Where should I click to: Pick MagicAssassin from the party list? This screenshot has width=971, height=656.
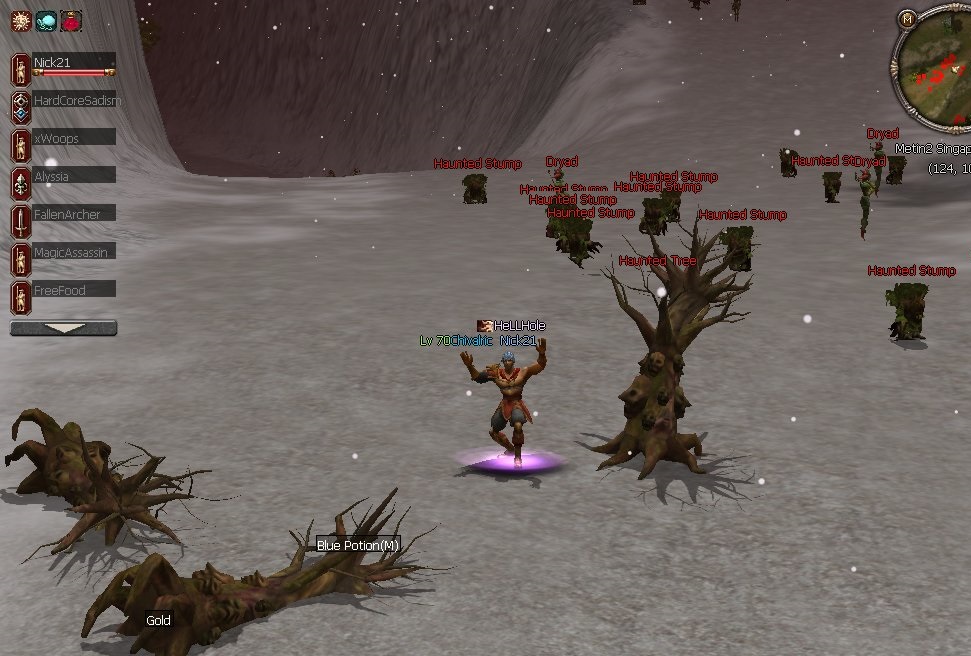coord(73,252)
